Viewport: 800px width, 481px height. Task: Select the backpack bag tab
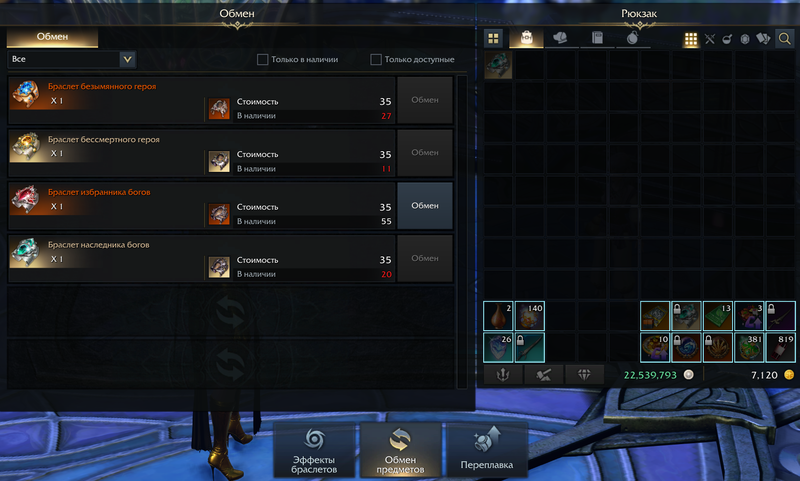coord(527,39)
